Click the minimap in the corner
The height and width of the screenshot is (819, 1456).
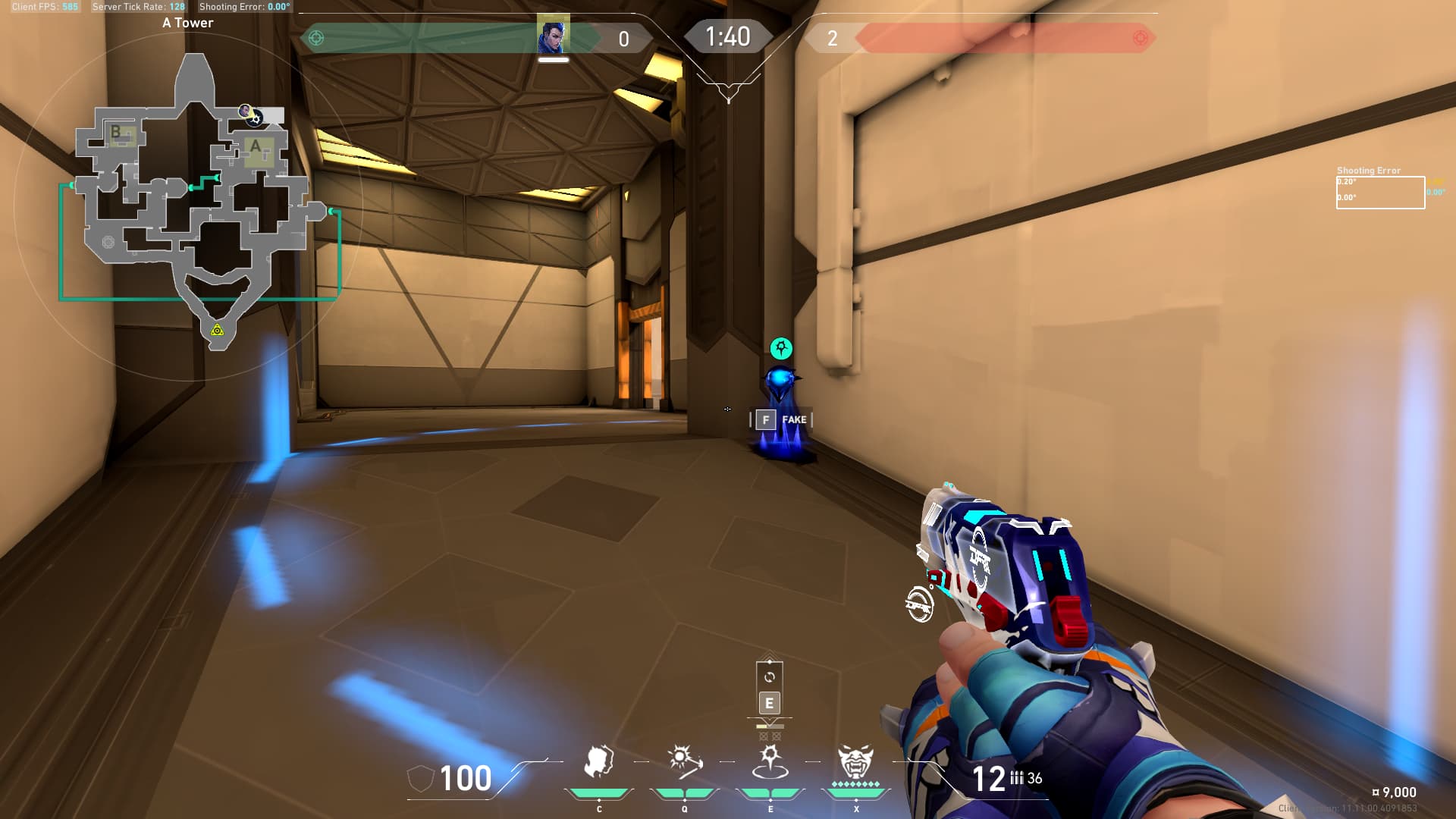coord(199,197)
